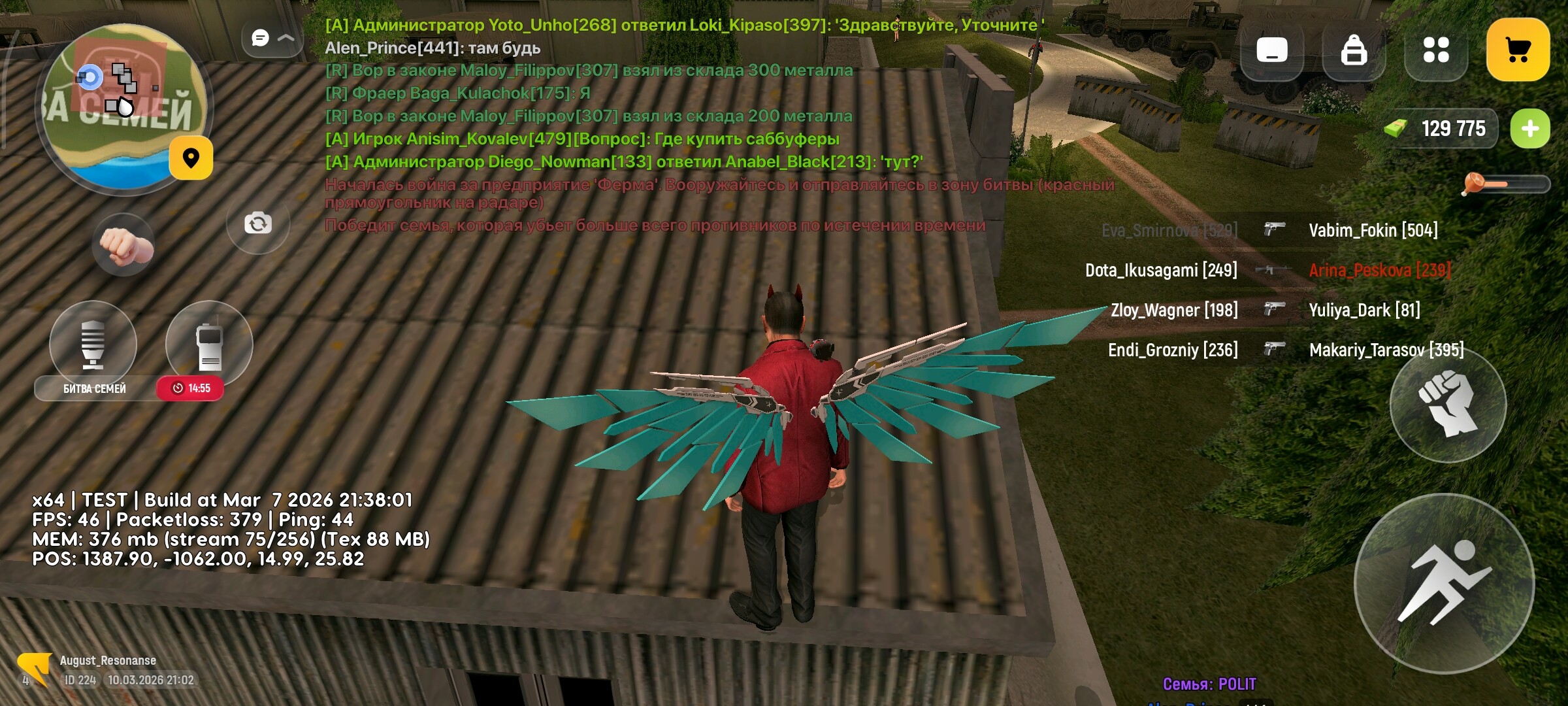Open the four-dot main menu
Image resolution: width=1568 pixels, height=706 pixels.
point(1435,50)
